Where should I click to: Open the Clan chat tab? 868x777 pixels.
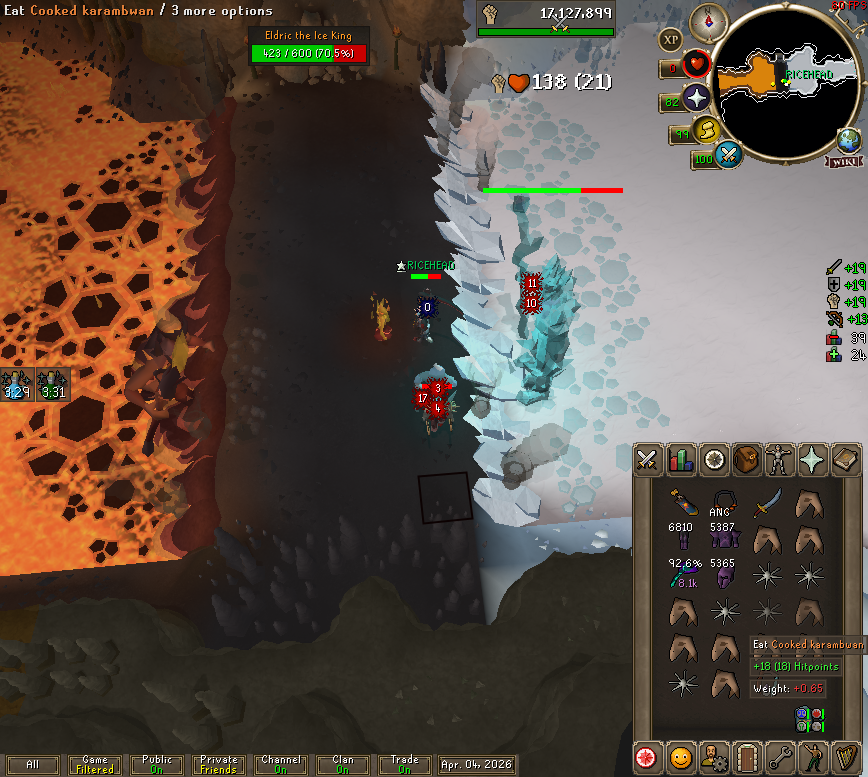[x=342, y=765]
